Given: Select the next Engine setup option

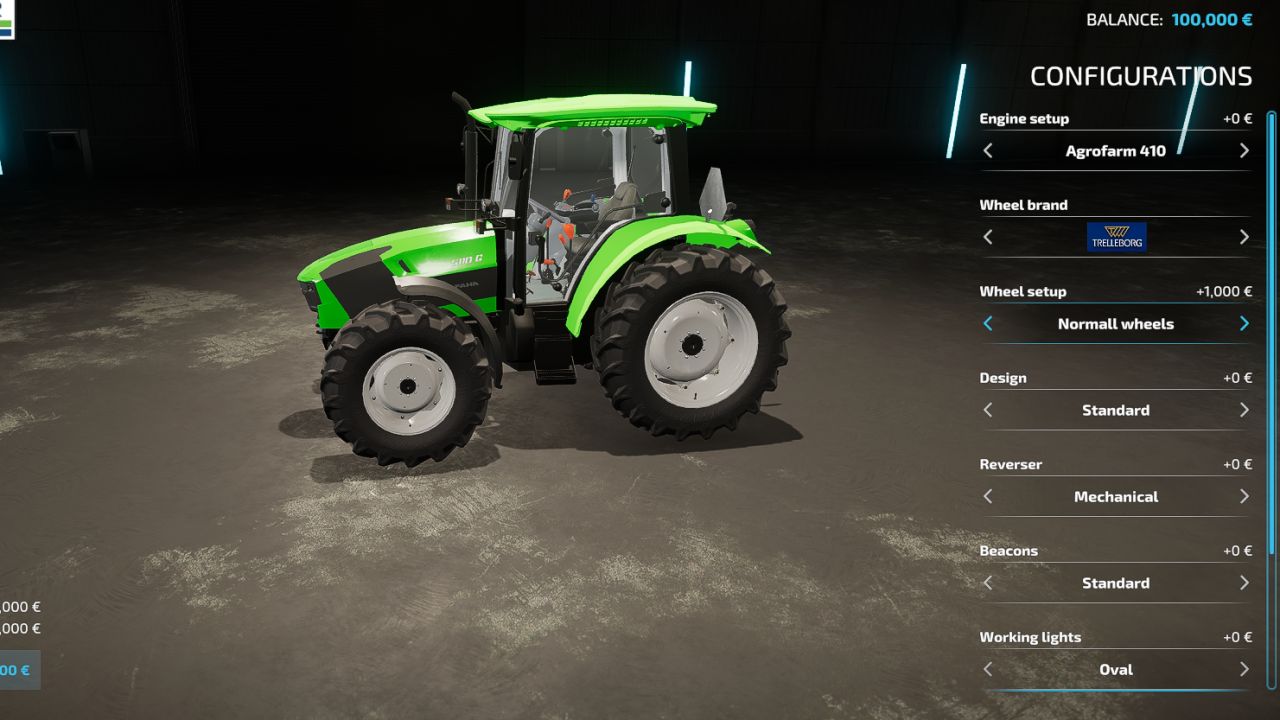Looking at the screenshot, I should [1244, 151].
